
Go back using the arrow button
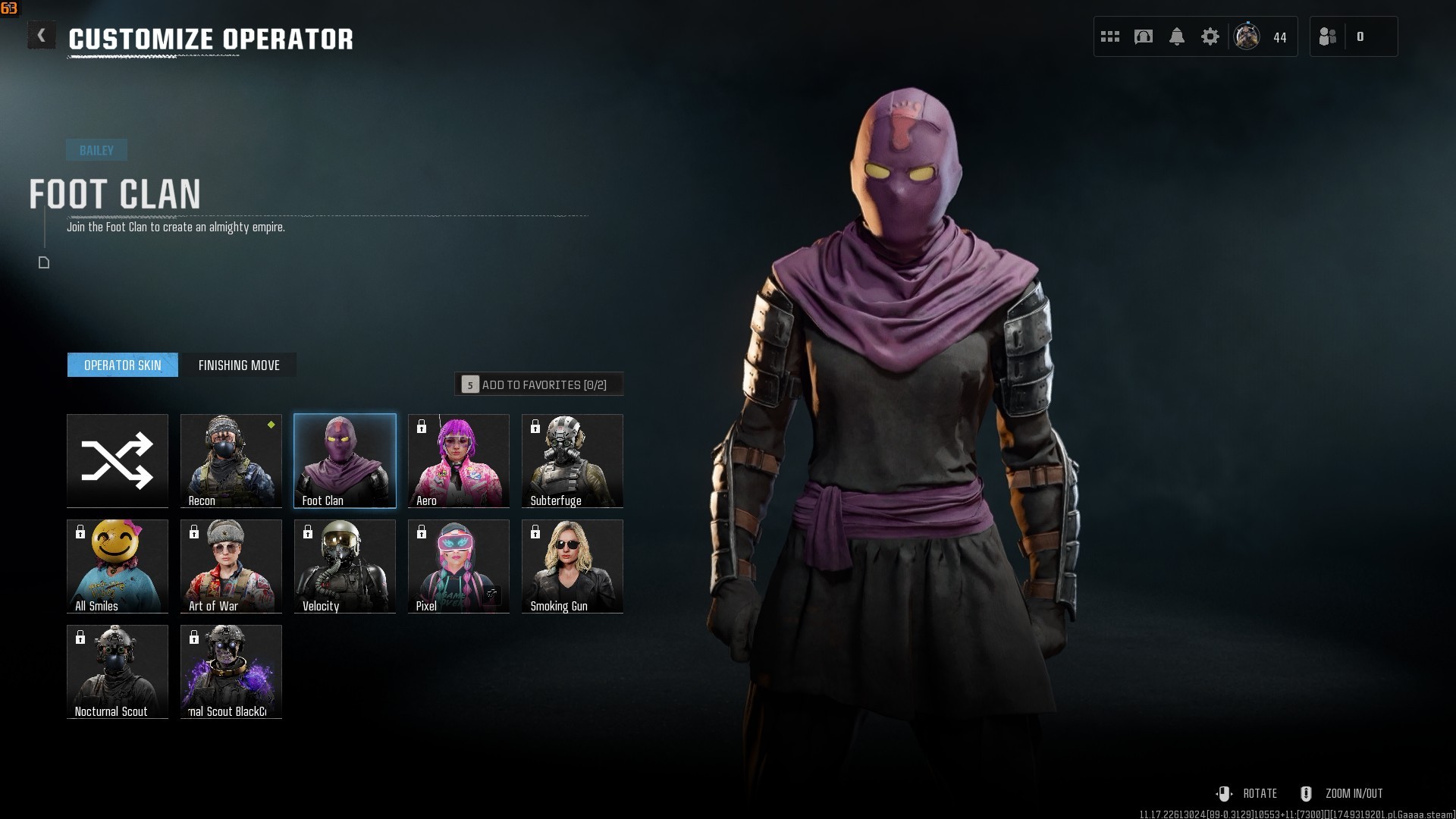coord(42,36)
